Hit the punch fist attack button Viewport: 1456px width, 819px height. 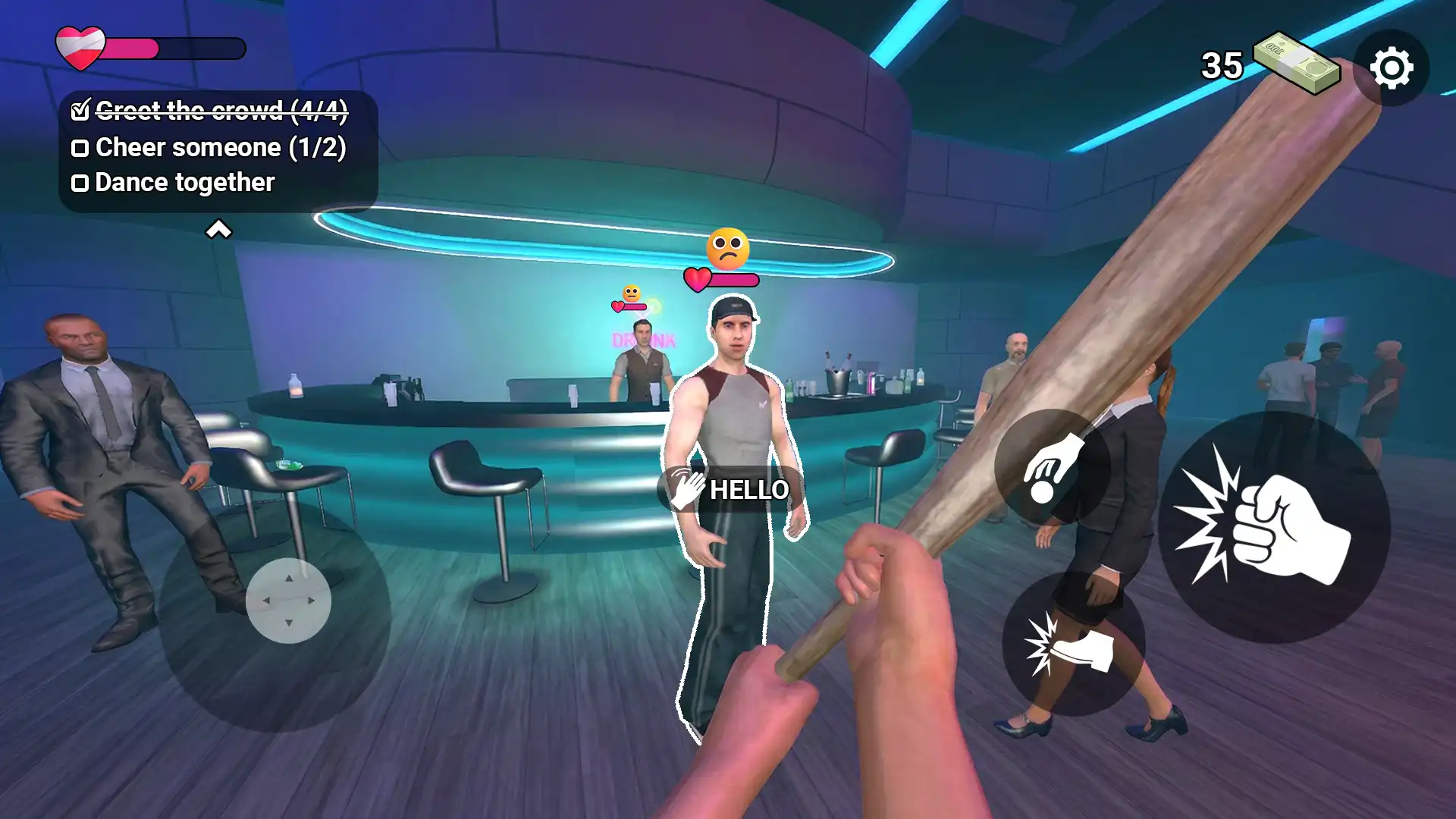pos(1274,528)
